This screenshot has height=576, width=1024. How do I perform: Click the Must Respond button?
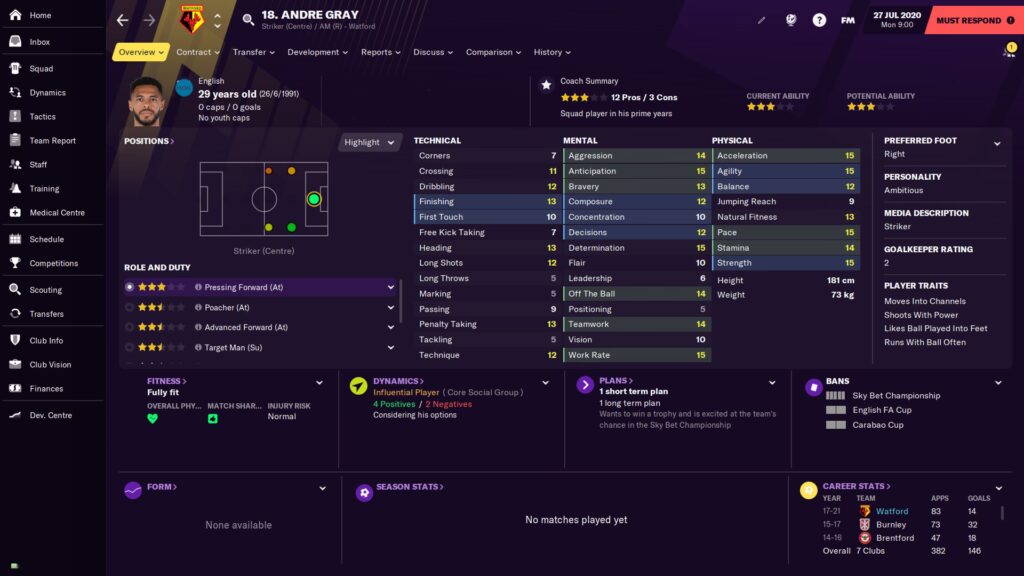point(968,20)
